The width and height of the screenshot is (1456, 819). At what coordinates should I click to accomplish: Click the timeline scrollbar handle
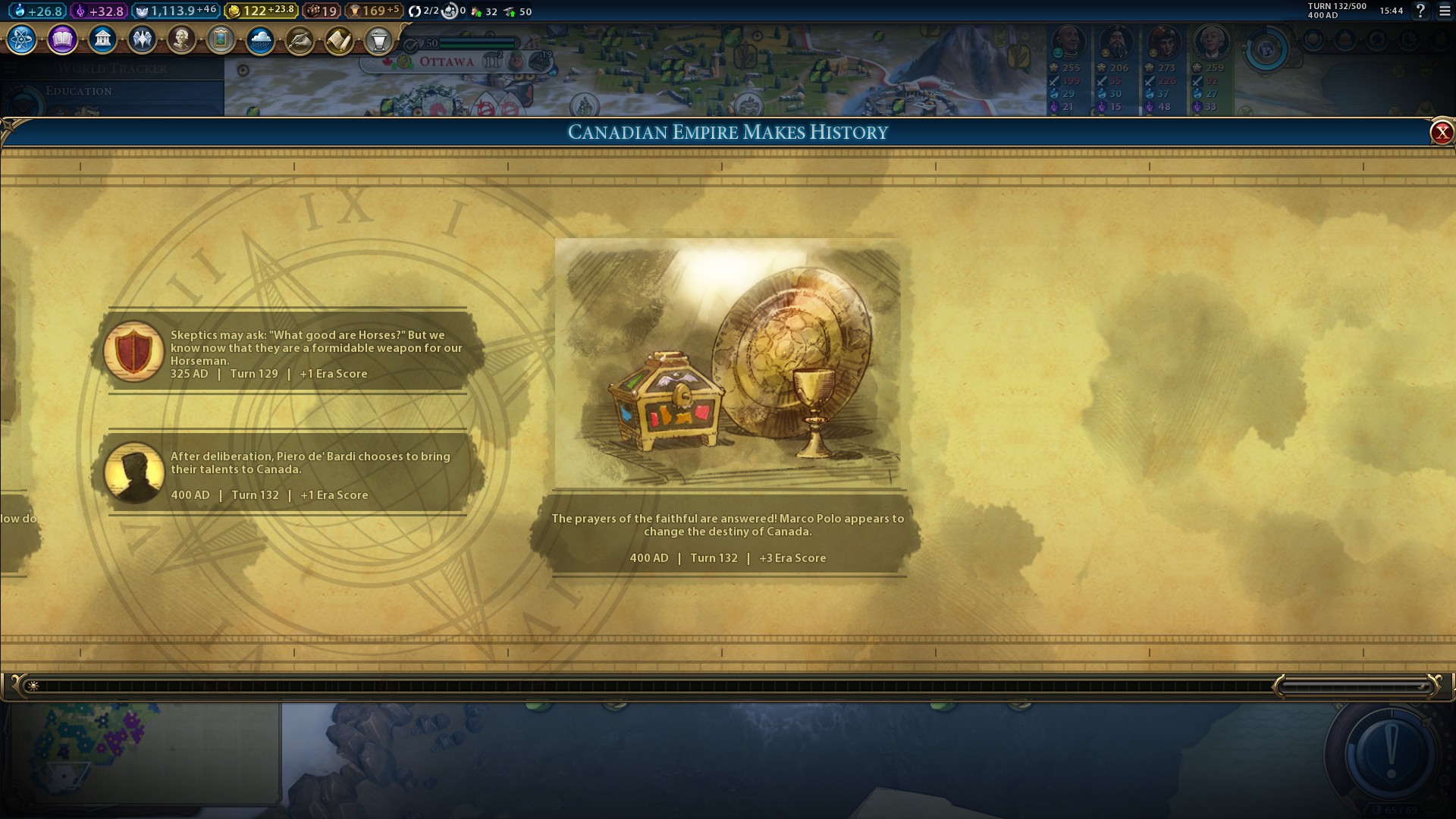coord(1355,687)
